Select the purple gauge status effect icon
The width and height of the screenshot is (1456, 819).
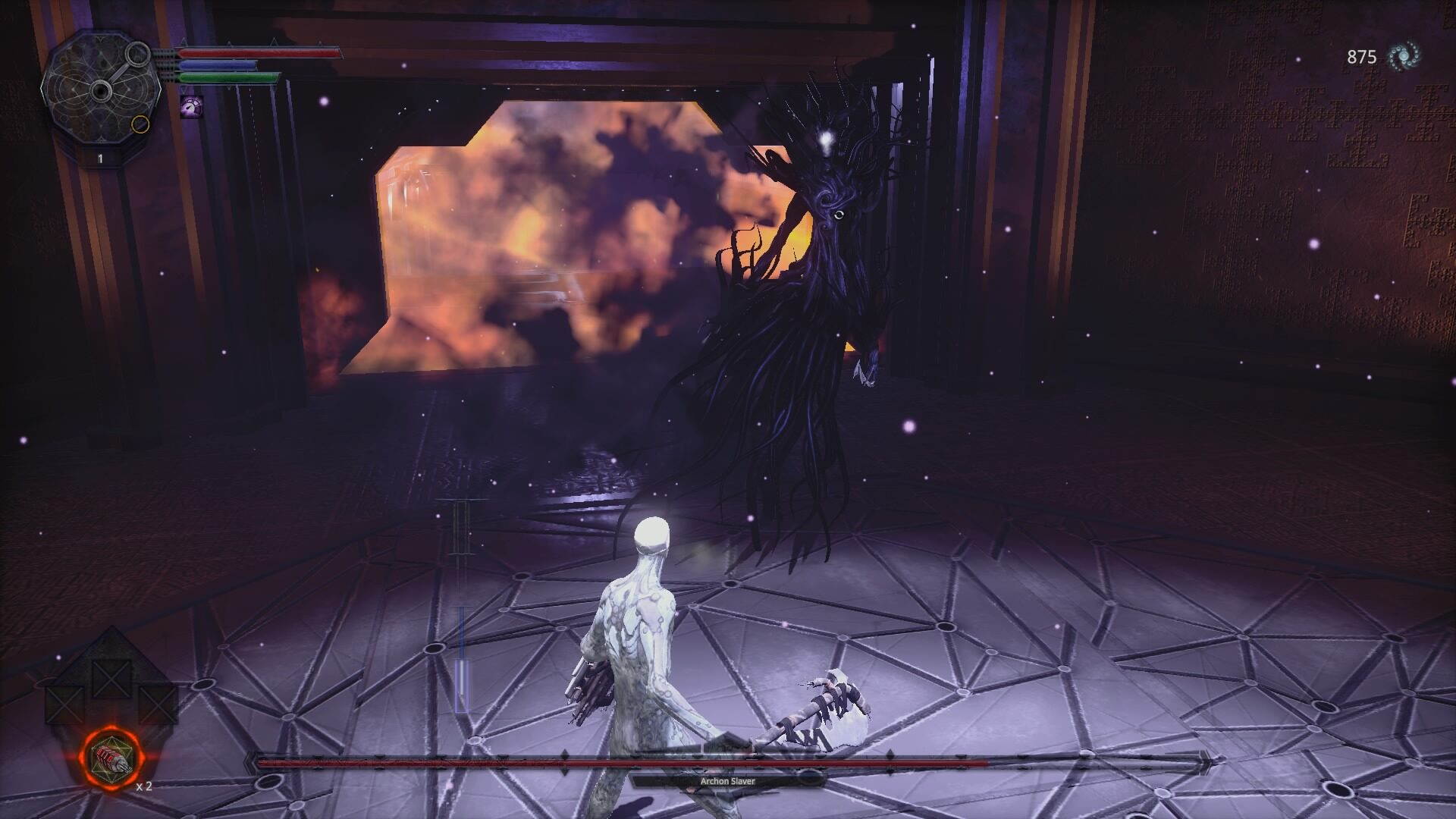[x=190, y=107]
